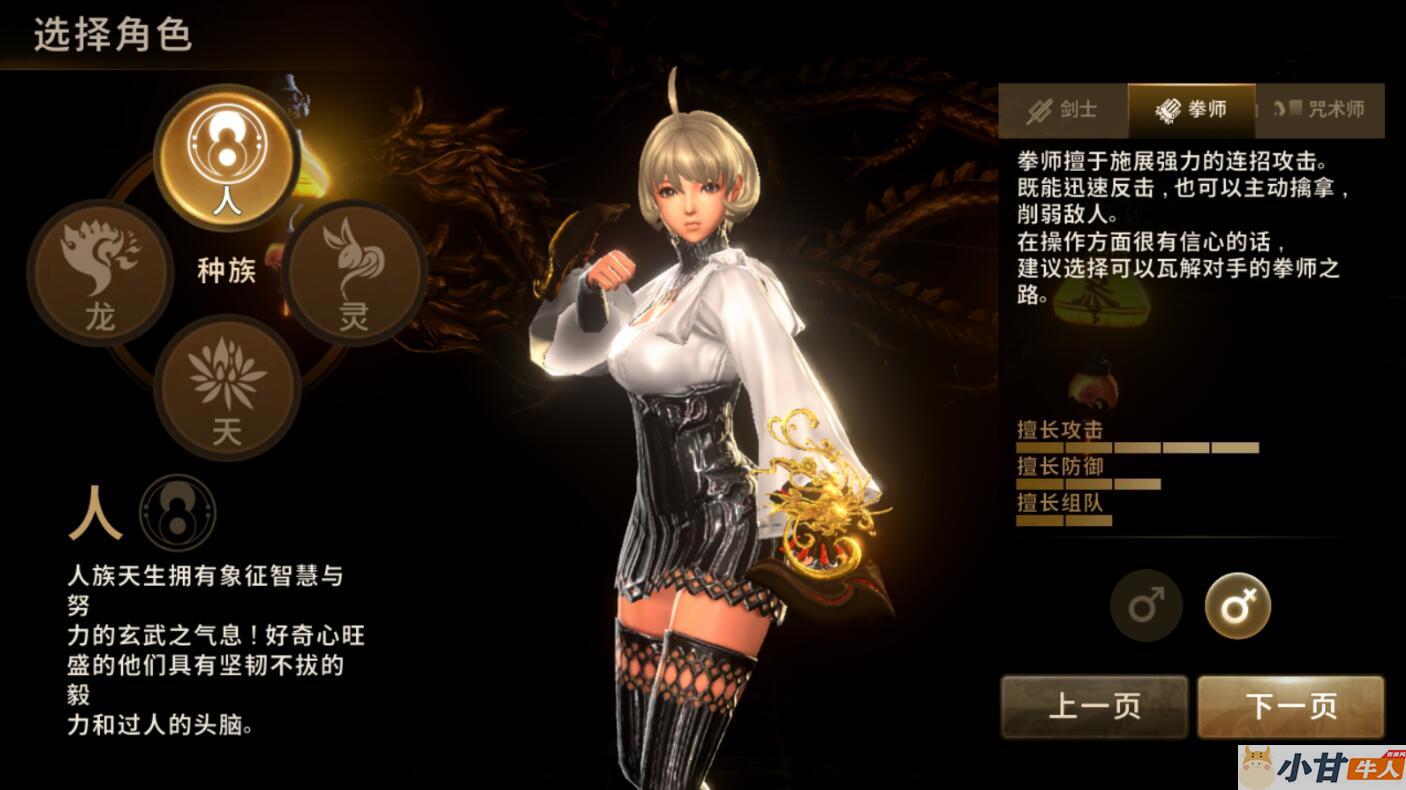Switch to the 剑士 class tab
The width and height of the screenshot is (1406, 790).
[x=1063, y=110]
